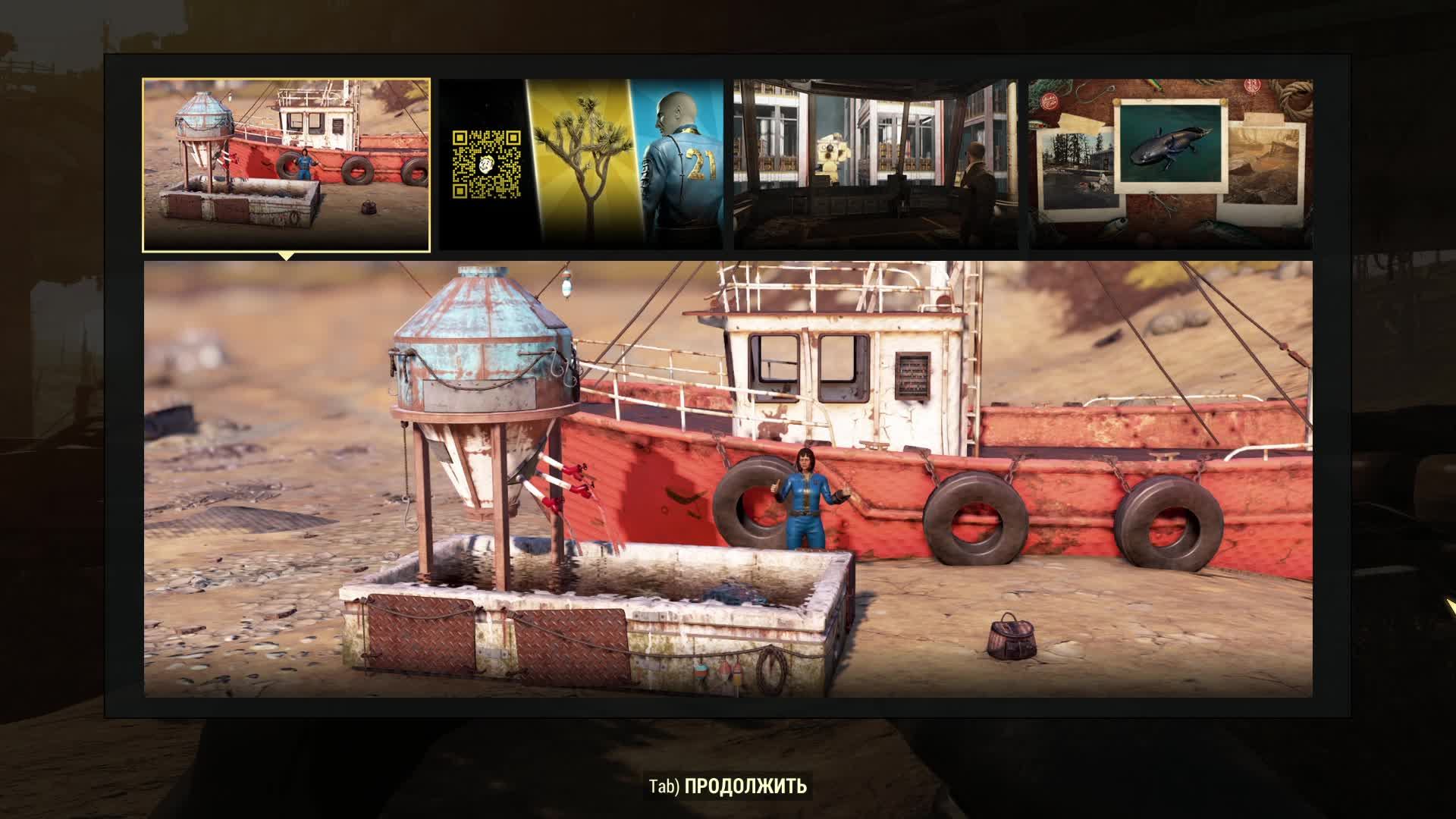
Task: Click the ПРОДОЛЖИТЬ continue button
Action: click(x=728, y=786)
